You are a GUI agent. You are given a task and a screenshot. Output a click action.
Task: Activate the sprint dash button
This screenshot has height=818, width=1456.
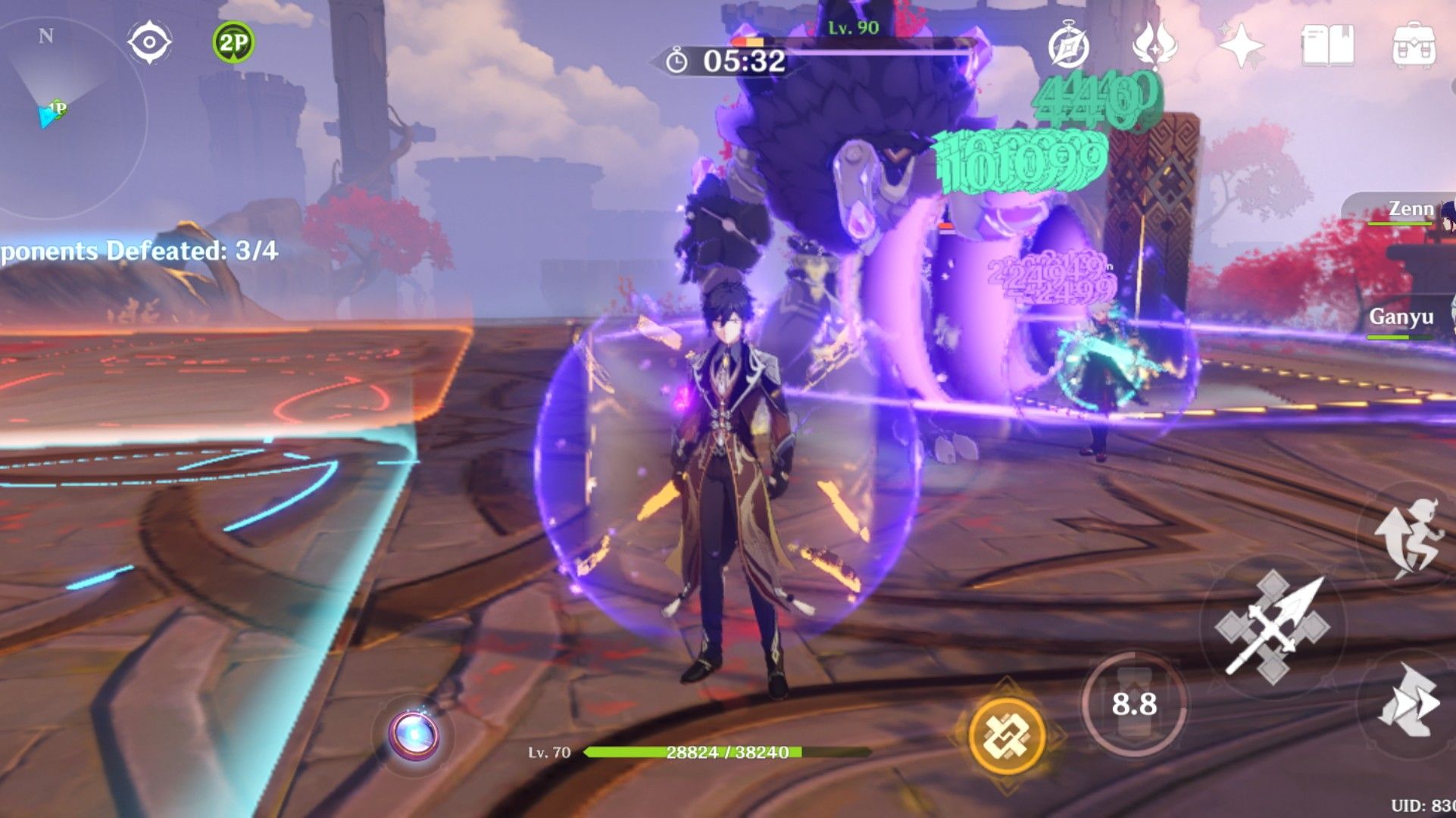click(1408, 701)
